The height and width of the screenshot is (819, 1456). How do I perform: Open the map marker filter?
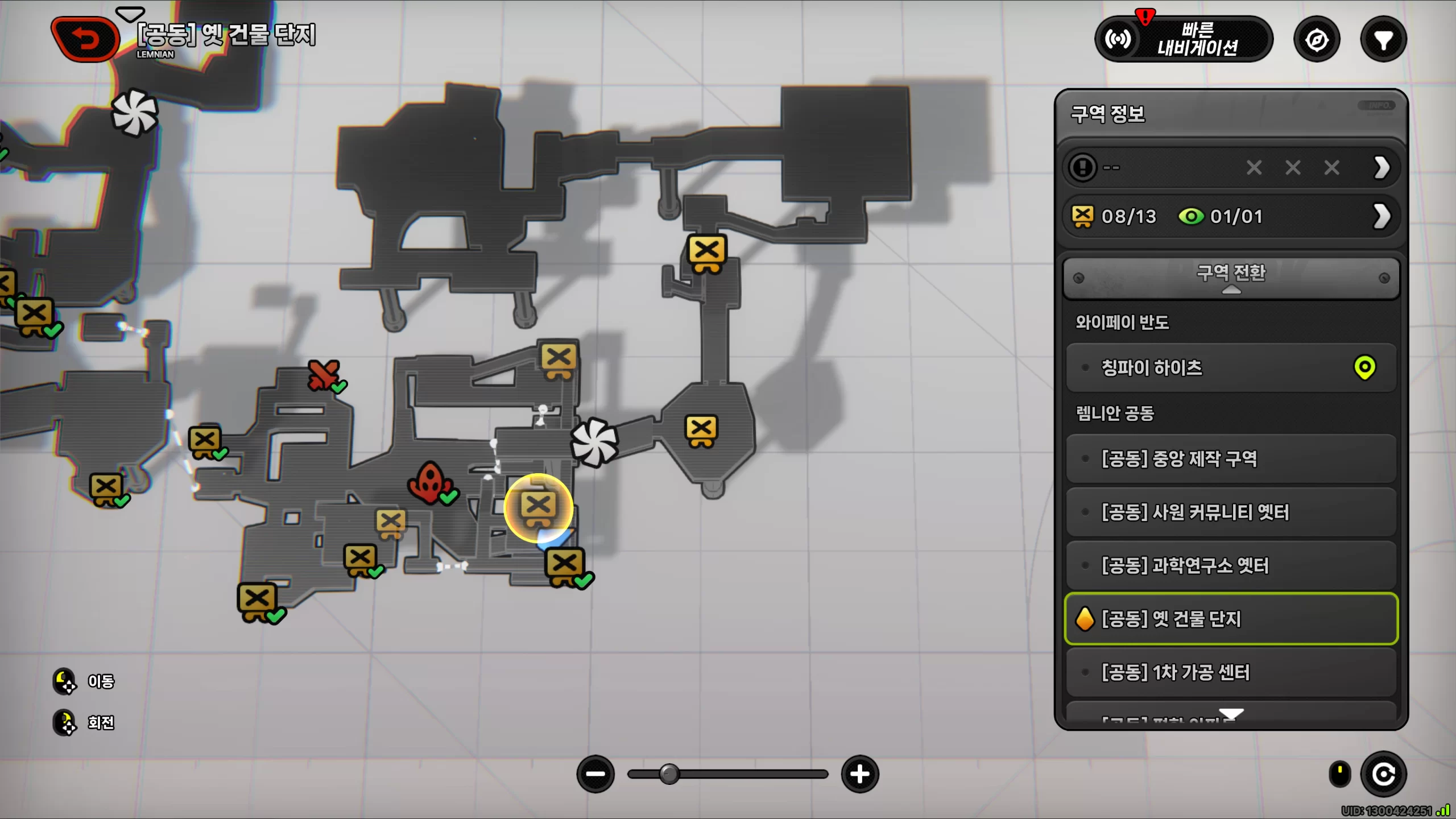click(x=1383, y=40)
